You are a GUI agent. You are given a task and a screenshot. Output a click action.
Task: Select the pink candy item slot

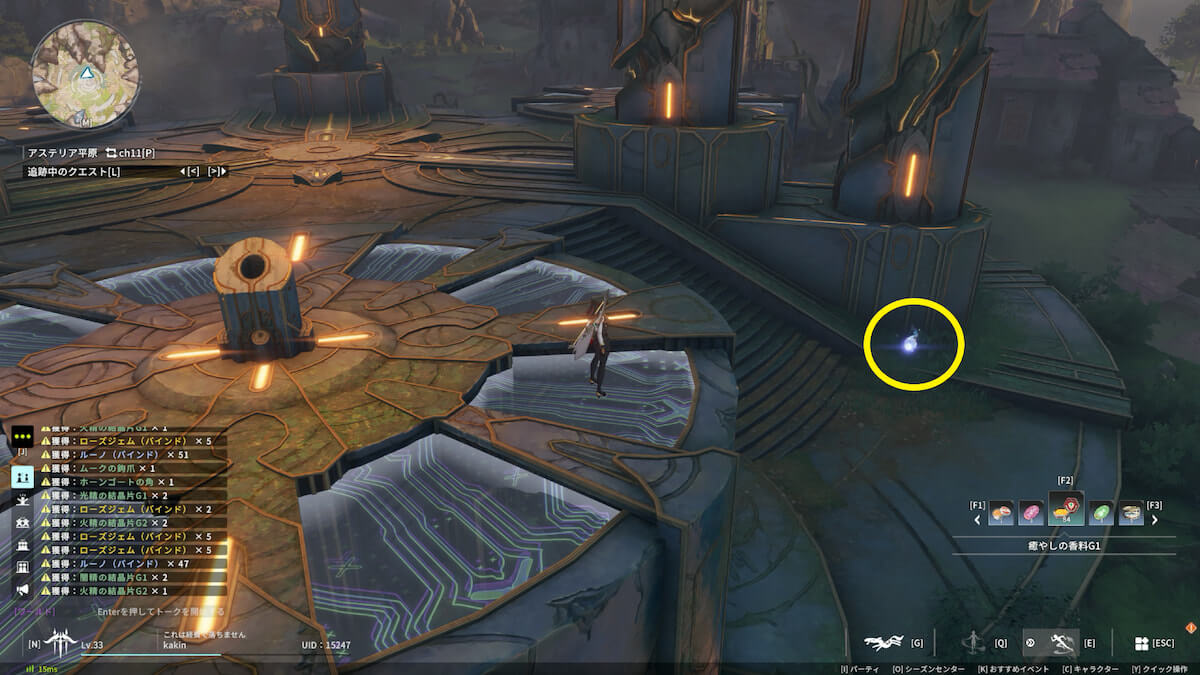1030,514
